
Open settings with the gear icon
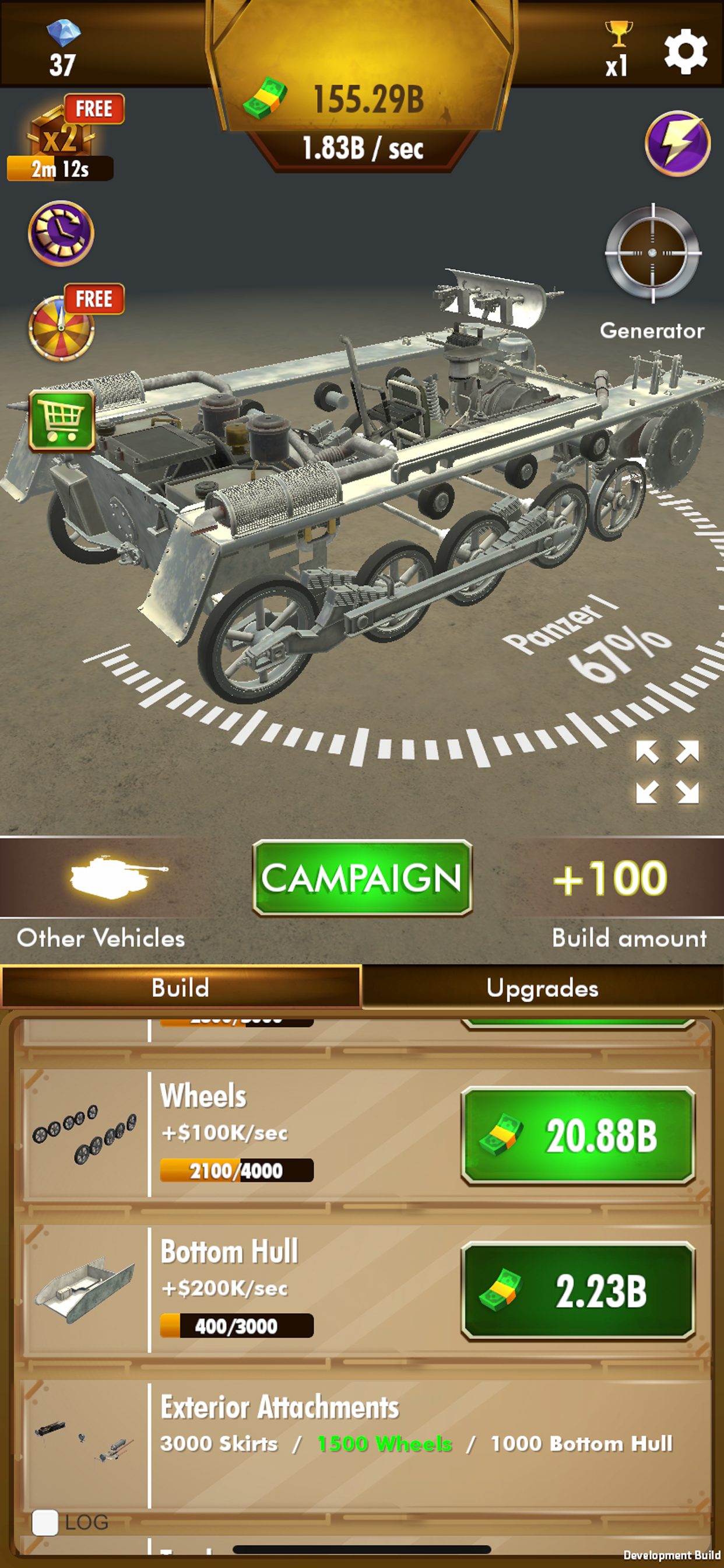pyautogui.click(x=685, y=51)
